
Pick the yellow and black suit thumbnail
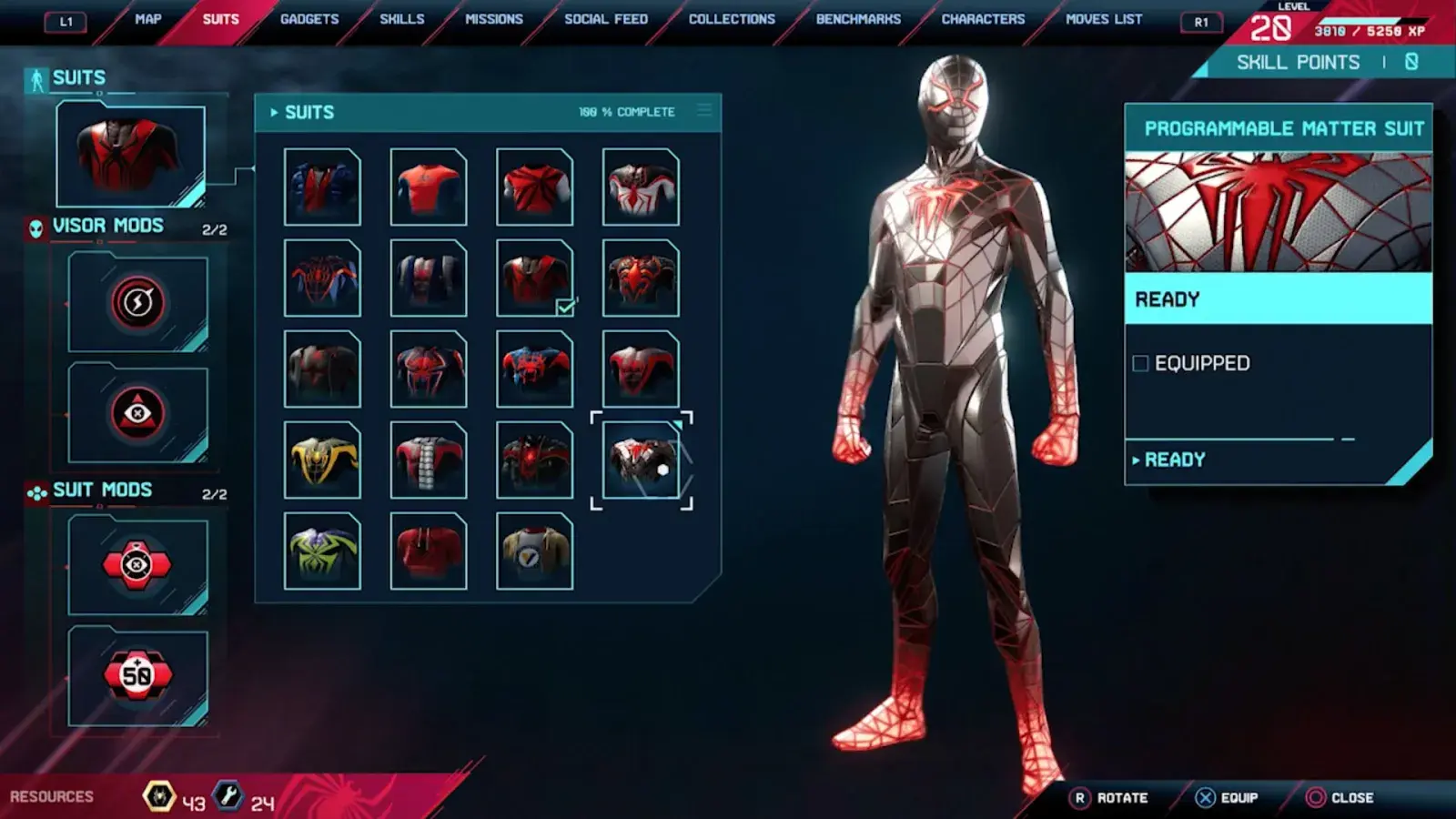pyautogui.click(x=322, y=460)
